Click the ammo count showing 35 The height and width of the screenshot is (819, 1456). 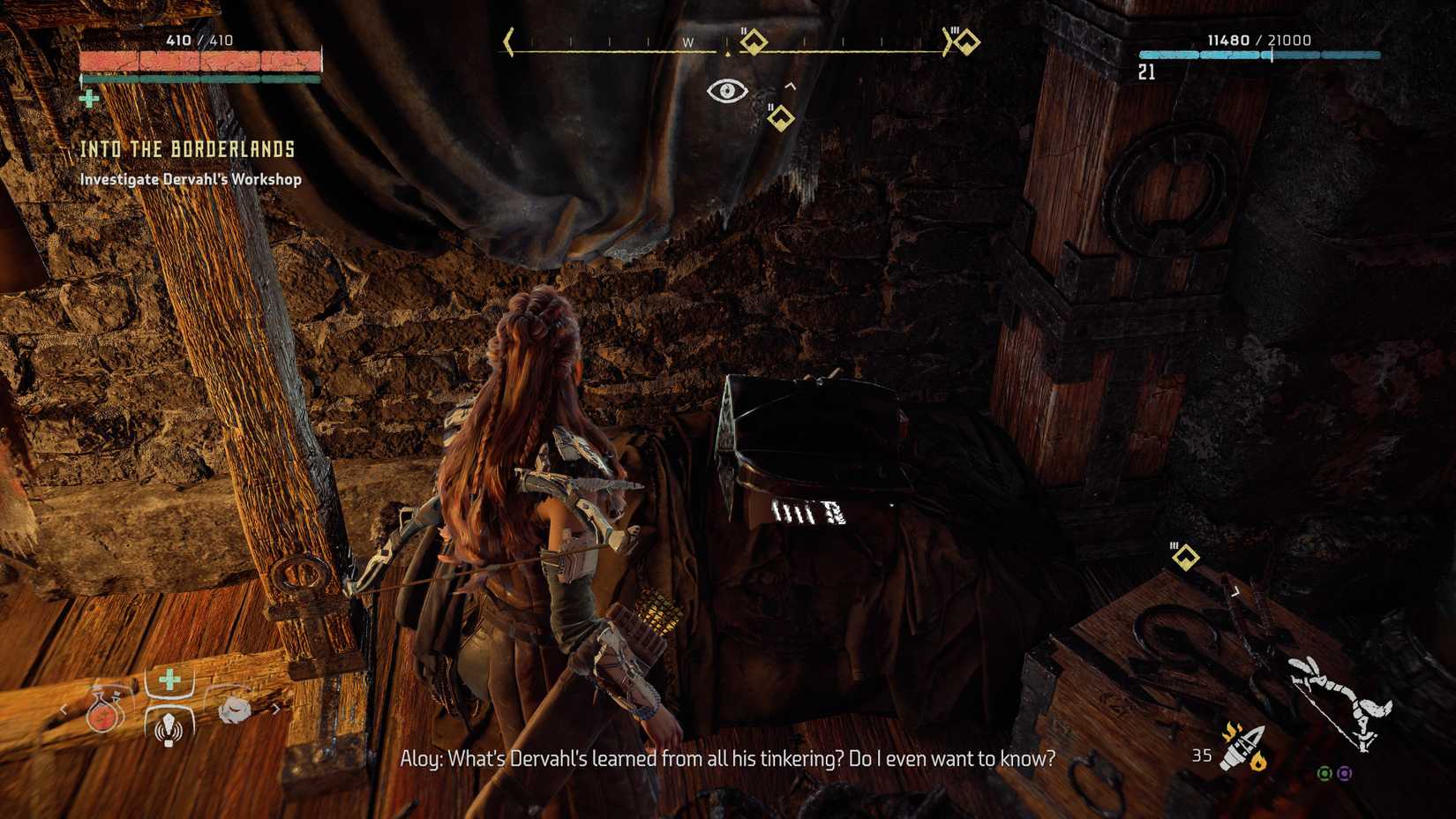pos(1203,755)
